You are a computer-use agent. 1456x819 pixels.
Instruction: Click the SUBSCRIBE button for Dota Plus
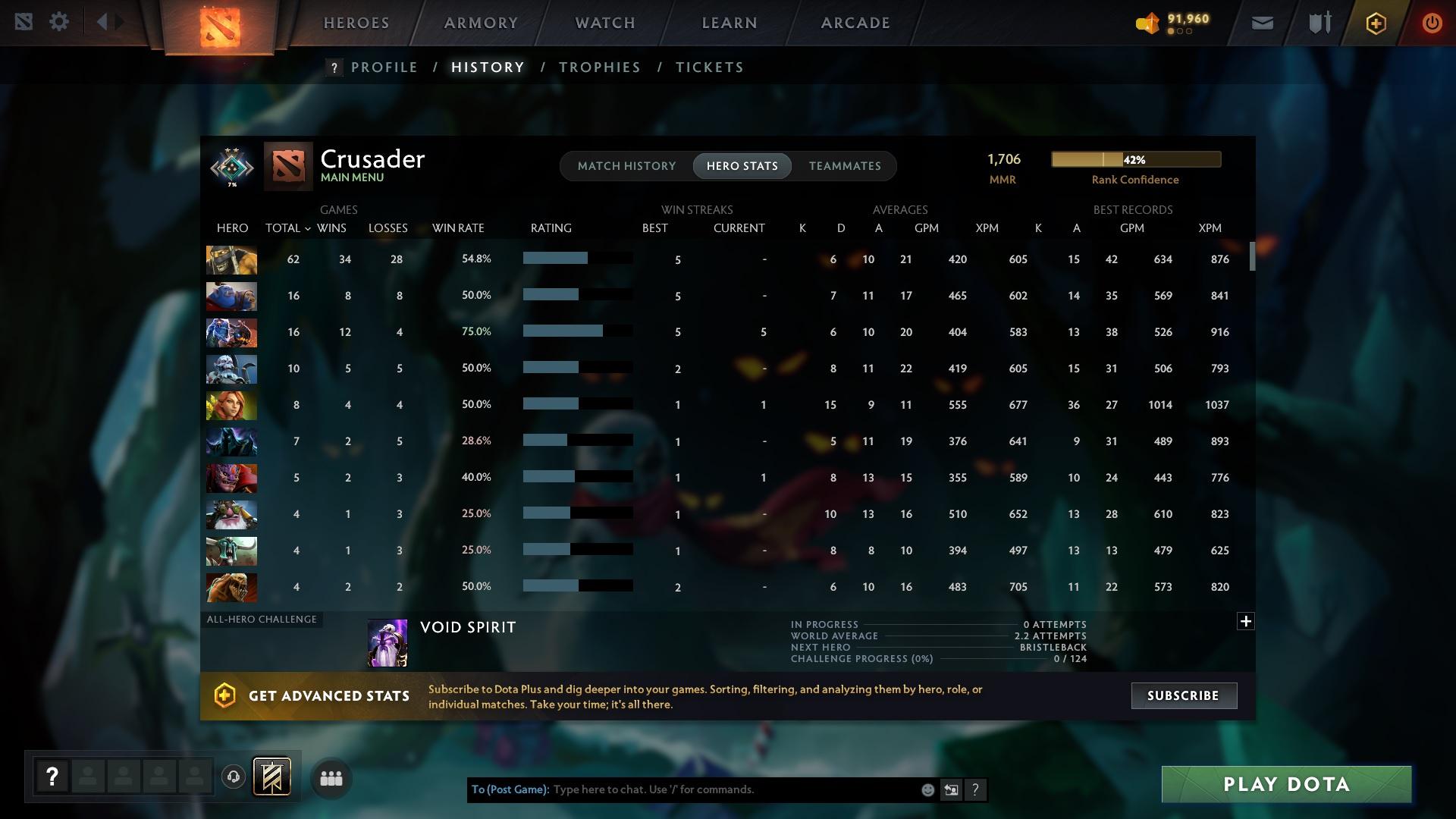click(1183, 695)
